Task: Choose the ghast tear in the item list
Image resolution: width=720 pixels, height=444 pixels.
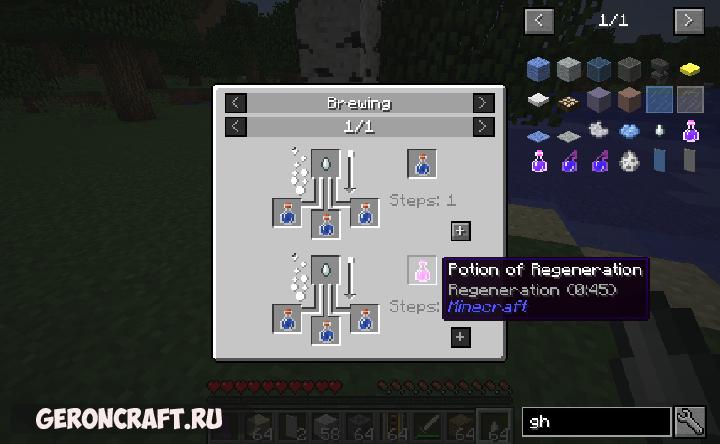Action: tap(659, 130)
